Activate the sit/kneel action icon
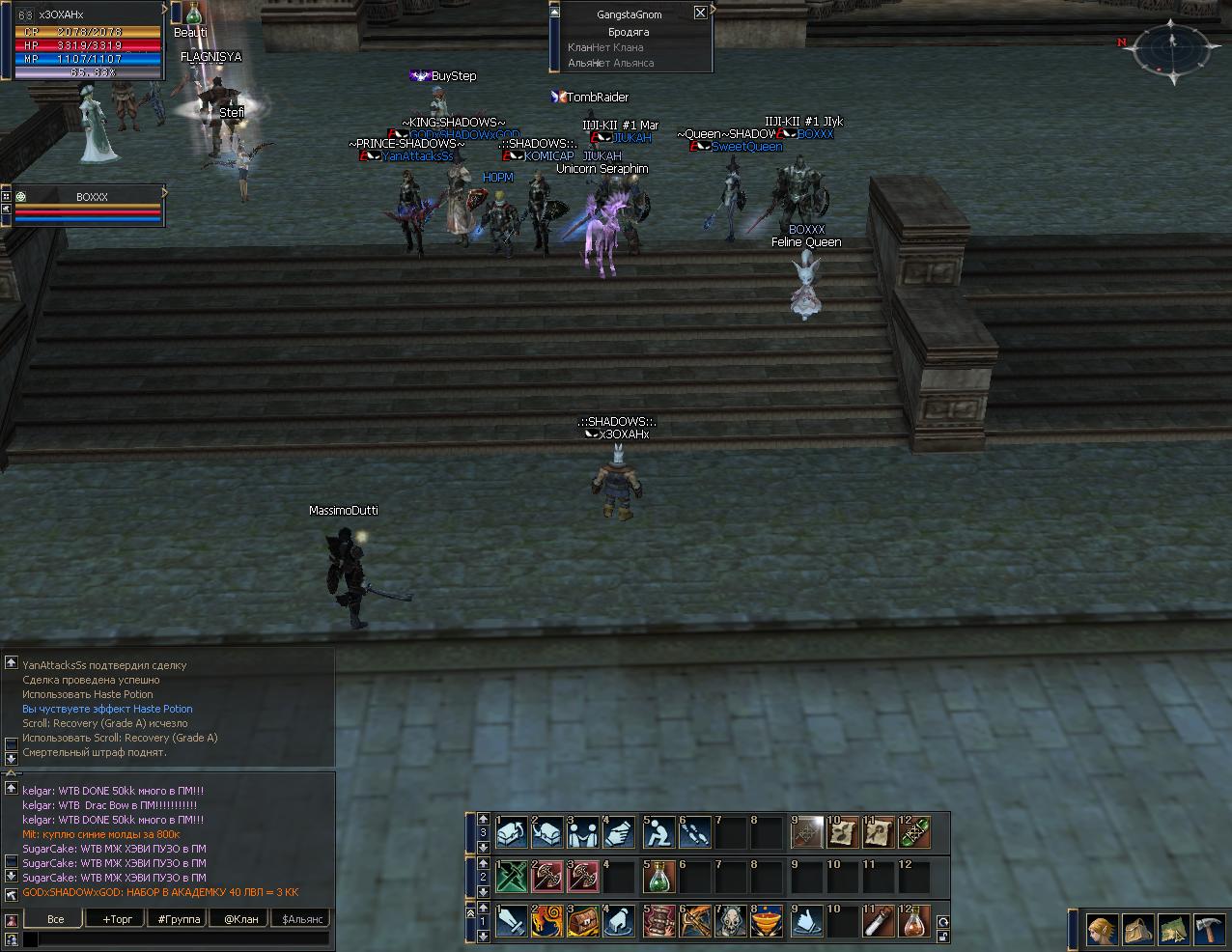The width and height of the screenshot is (1232, 952). pos(659,832)
